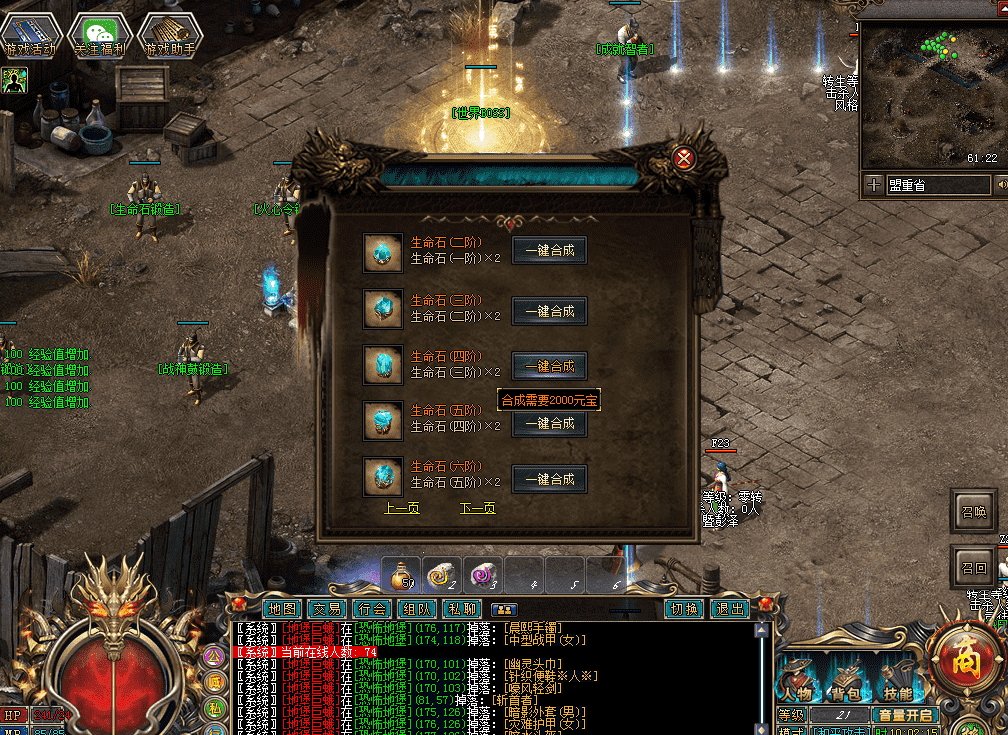Use the potion in hotbar slot one
1008x735 pixels.
click(402, 576)
